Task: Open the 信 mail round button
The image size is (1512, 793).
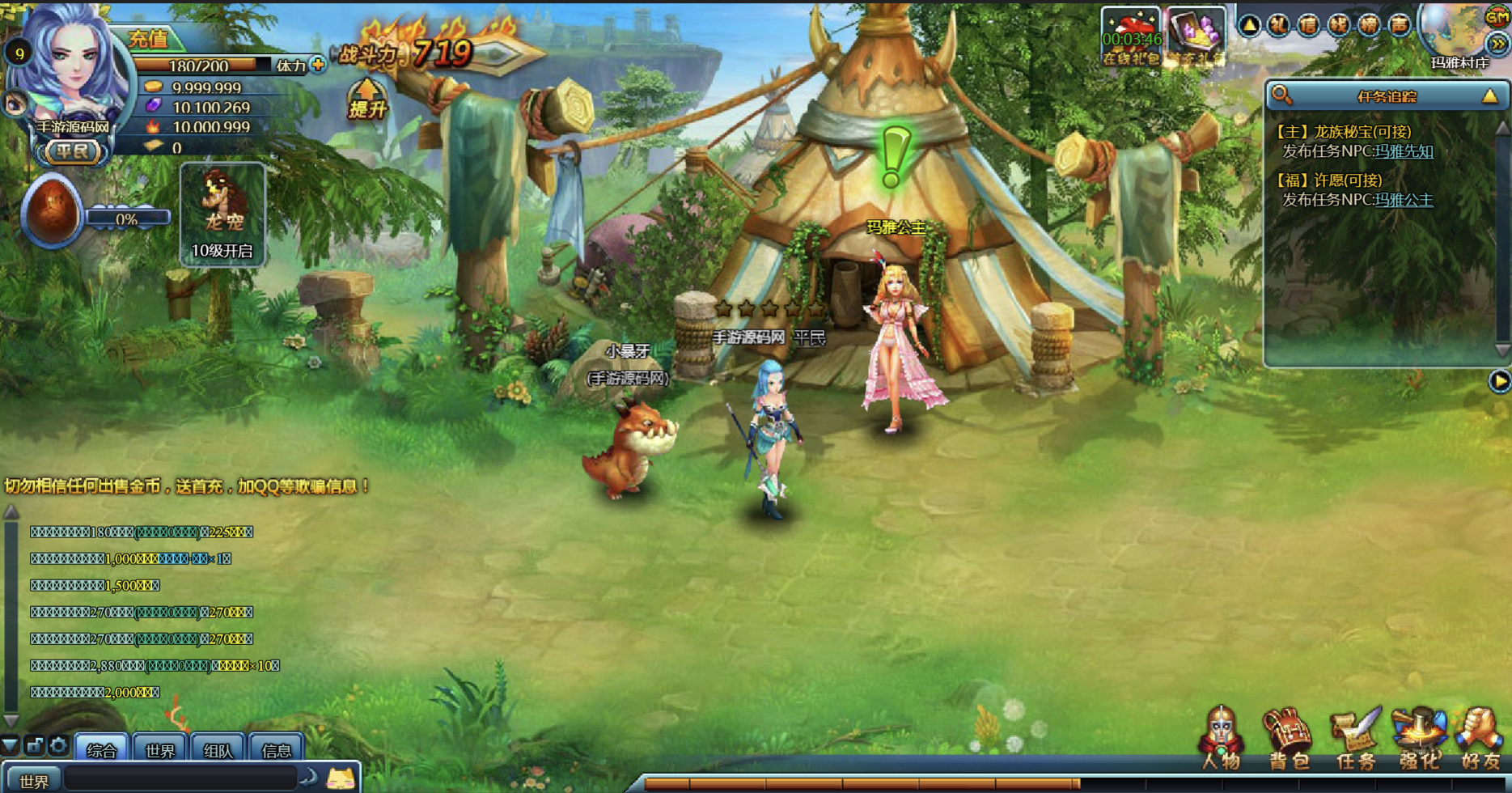Action: (x=1309, y=26)
